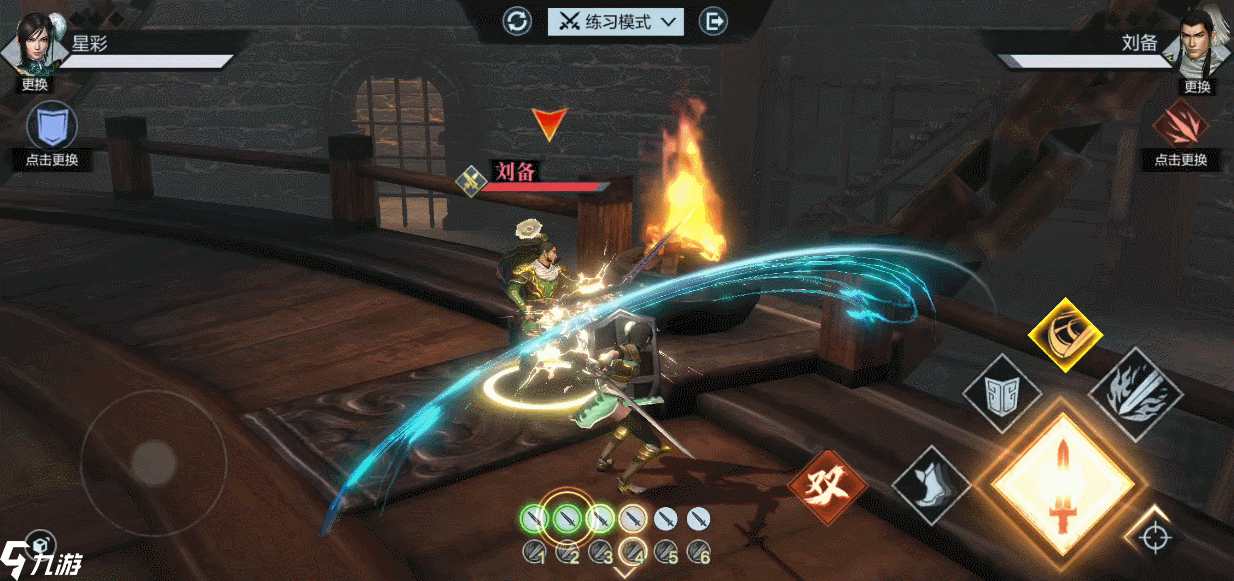
Task: Change the blue shield icon below 星彩
Action: click(51, 126)
